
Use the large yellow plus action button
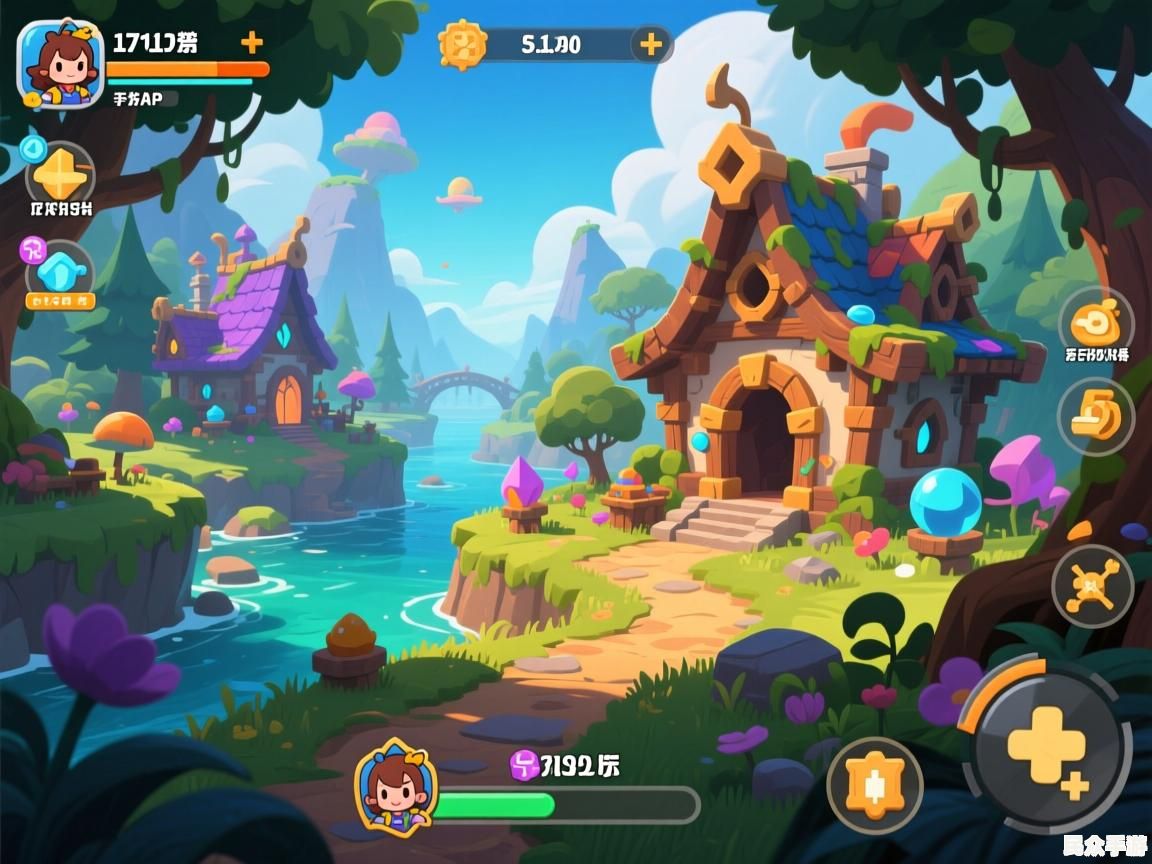pyautogui.click(x=1047, y=747)
